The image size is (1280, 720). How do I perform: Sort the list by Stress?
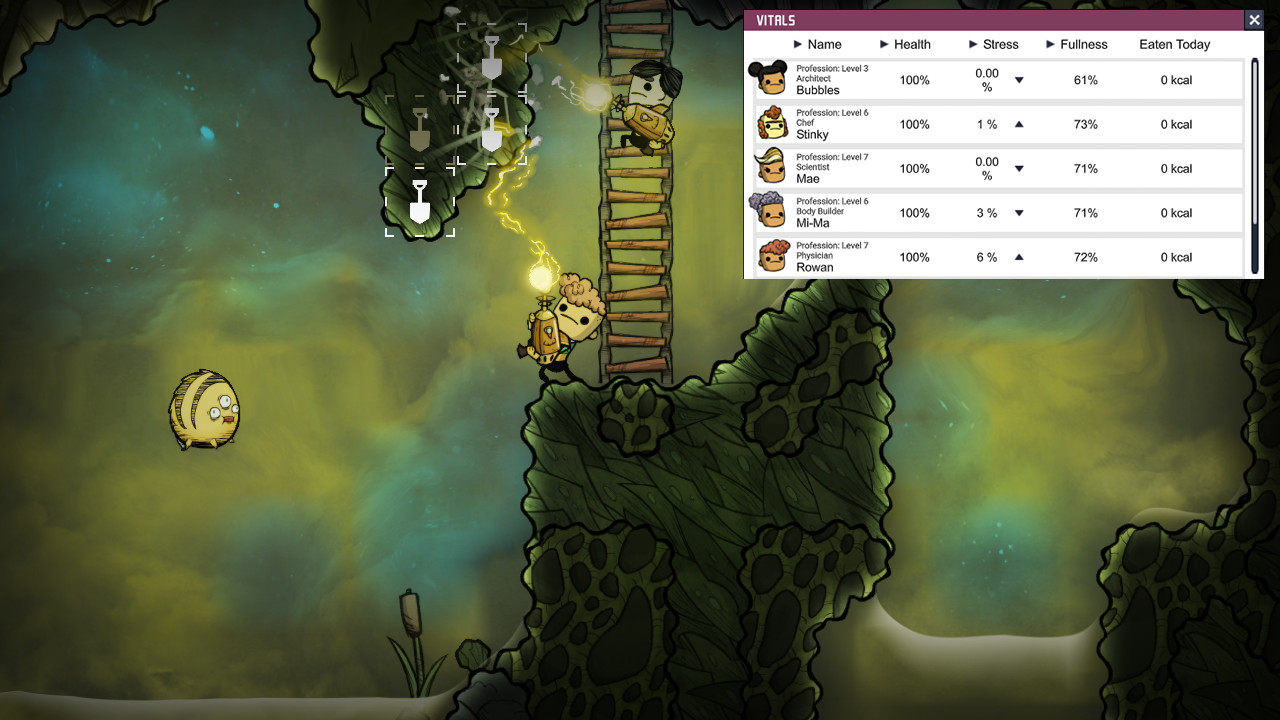(x=993, y=45)
